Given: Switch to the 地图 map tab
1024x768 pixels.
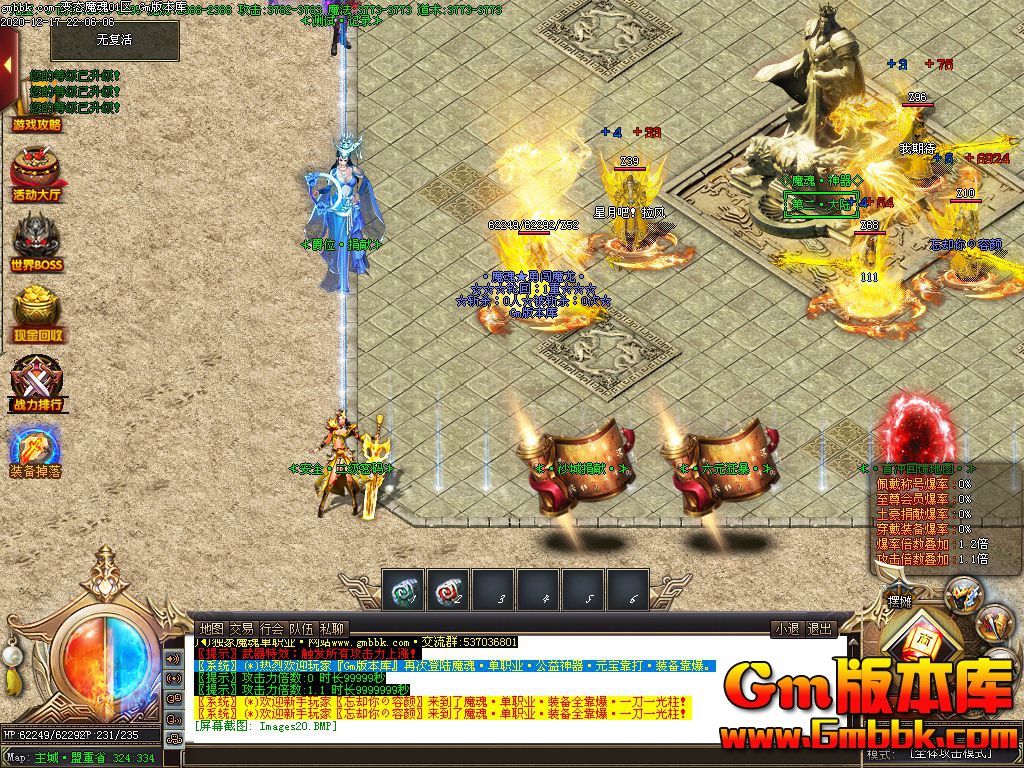Looking at the screenshot, I should 211,628.
